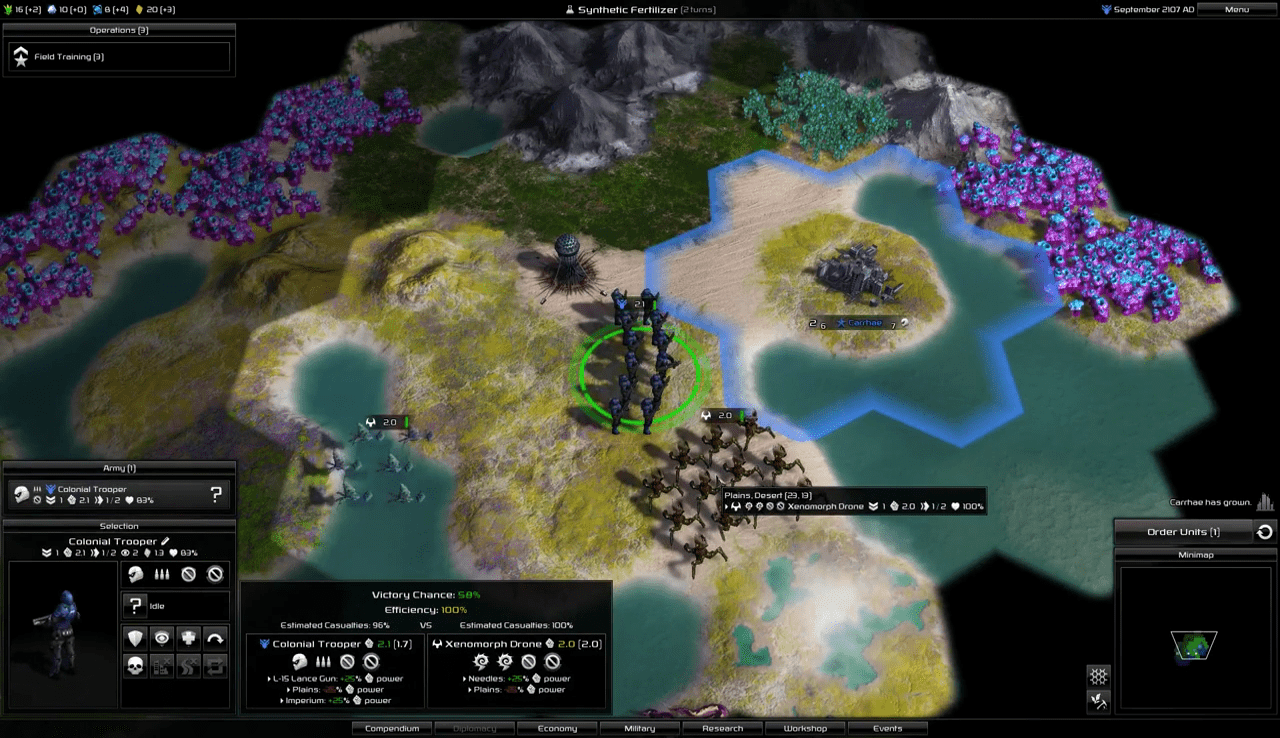1280x738 pixels.
Task: Click the Order Units button
Action: click(x=1183, y=532)
